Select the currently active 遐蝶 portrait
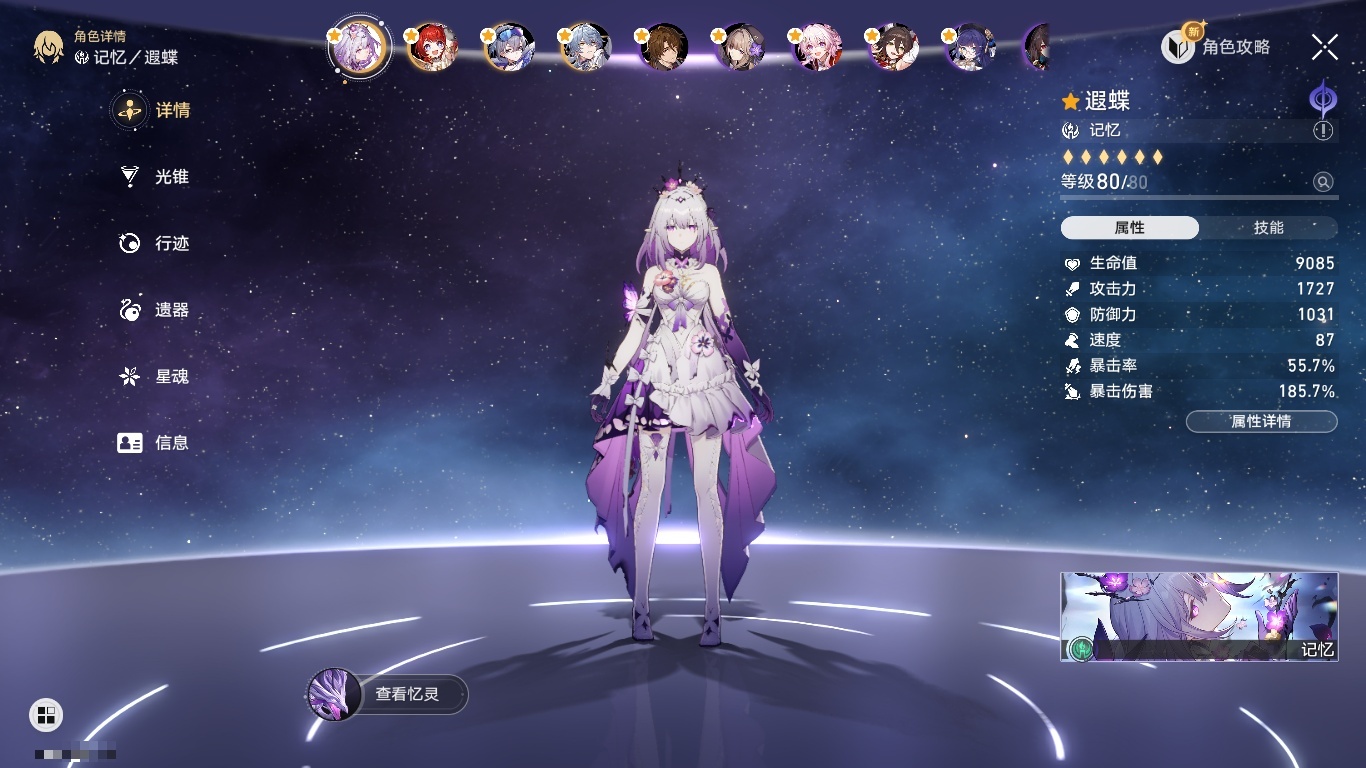Image resolution: width=1366 pixels, height=768 pixels. pos(359,47)
